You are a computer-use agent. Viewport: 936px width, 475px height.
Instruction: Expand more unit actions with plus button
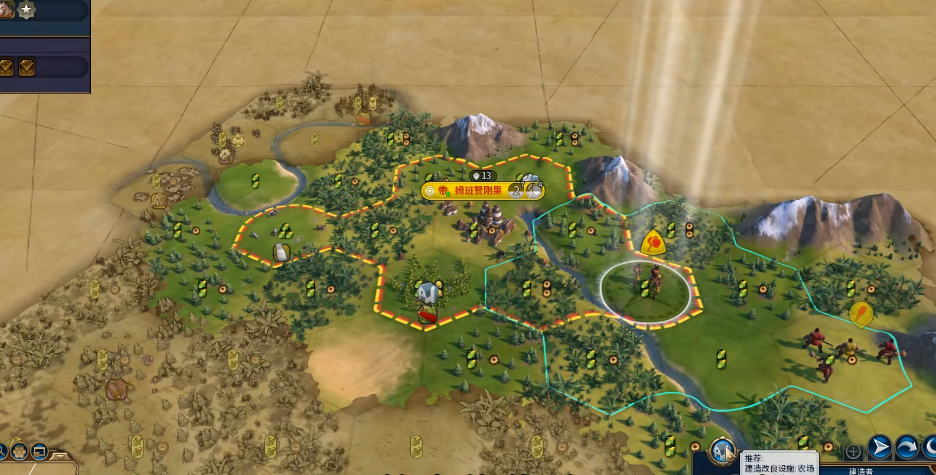click(x=854, y=450)
